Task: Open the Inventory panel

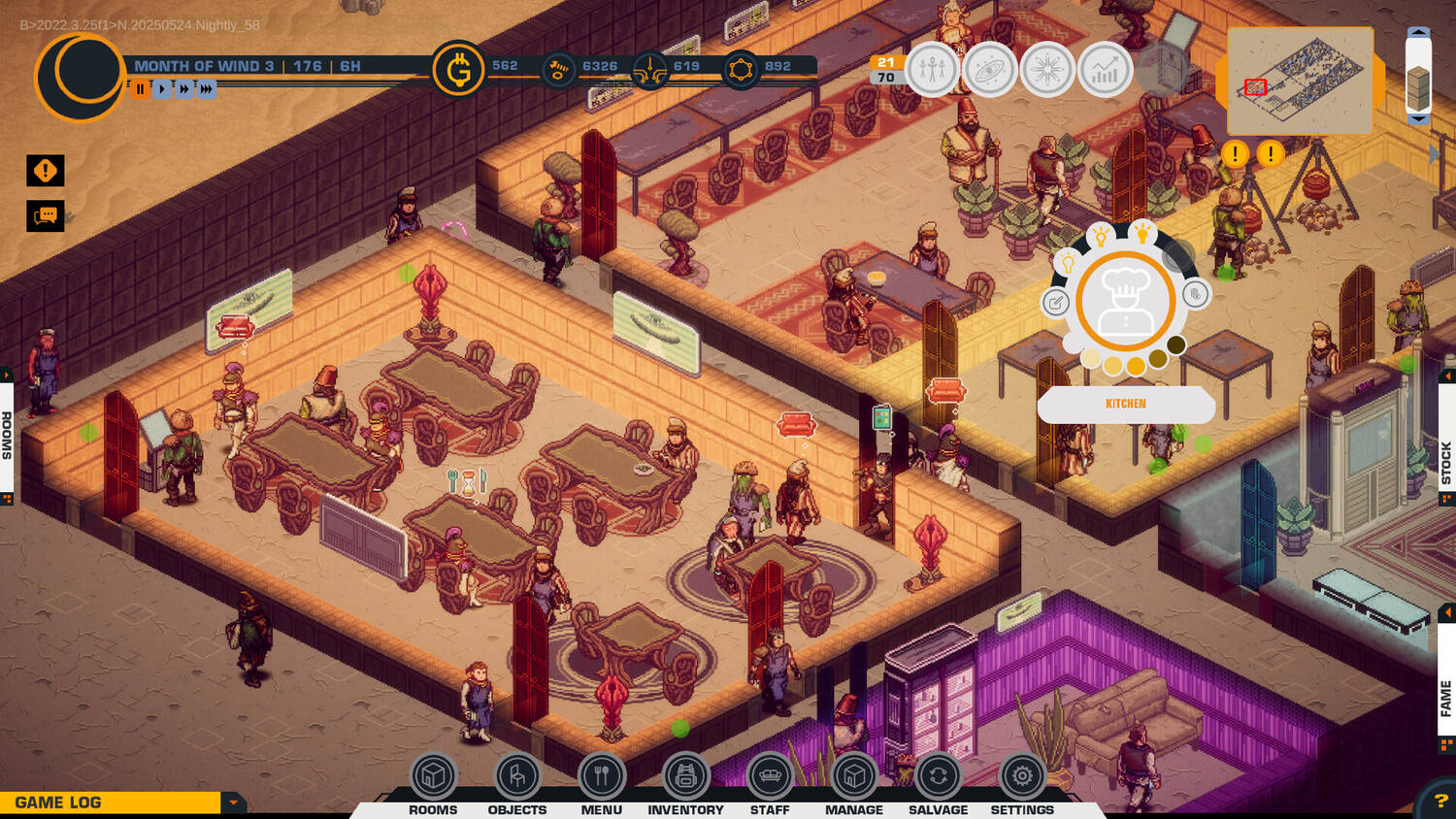Action: coord(685,776)
